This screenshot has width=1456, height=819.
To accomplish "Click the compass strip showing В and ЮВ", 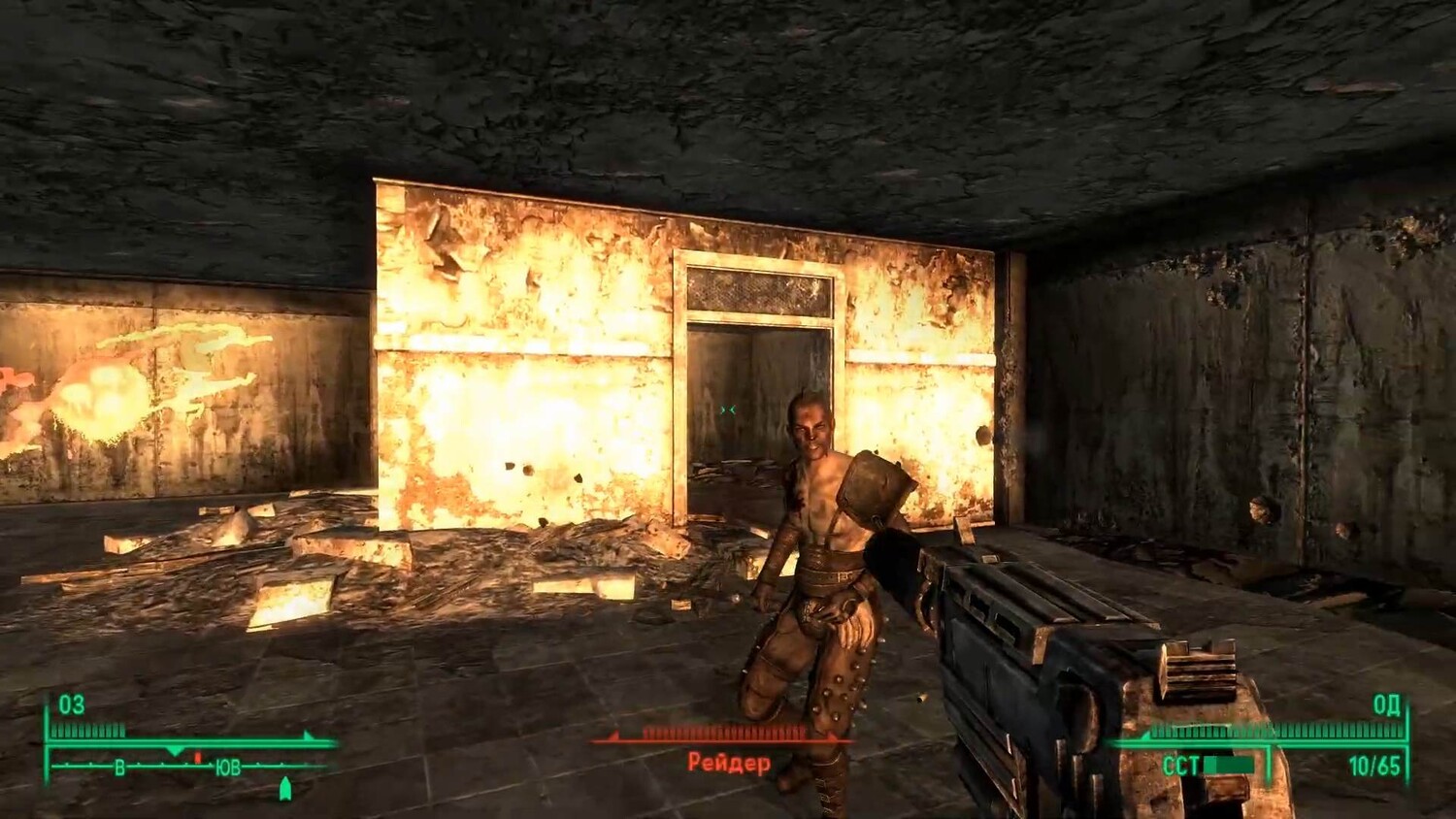I will pyautogui.click(x=180, y=767).
